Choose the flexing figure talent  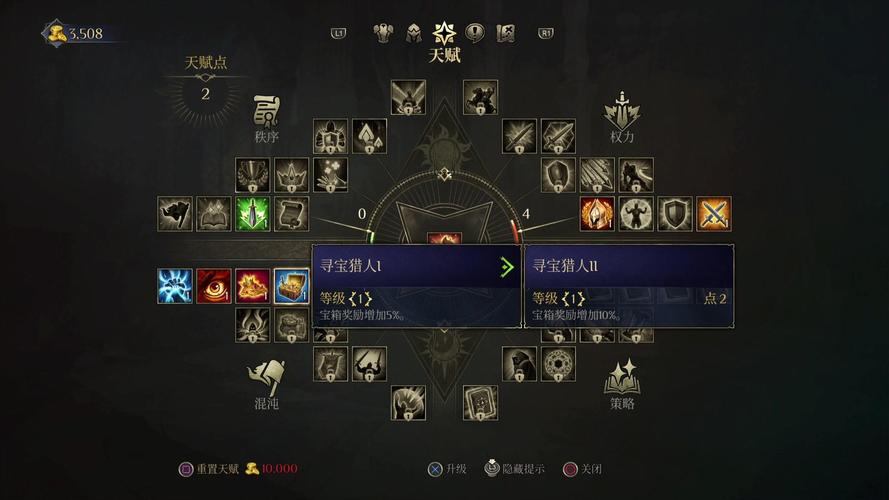[637, 214]
